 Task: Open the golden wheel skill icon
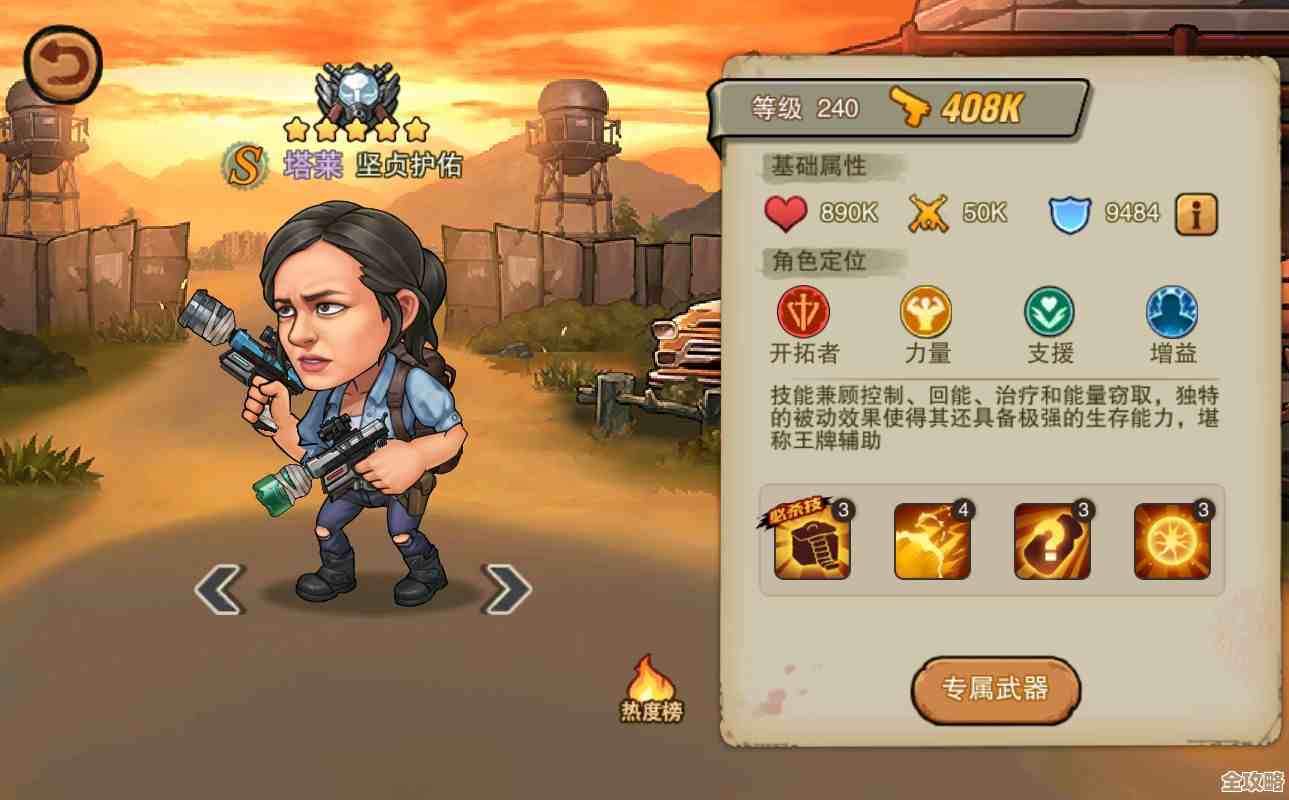pos(1170,540)
